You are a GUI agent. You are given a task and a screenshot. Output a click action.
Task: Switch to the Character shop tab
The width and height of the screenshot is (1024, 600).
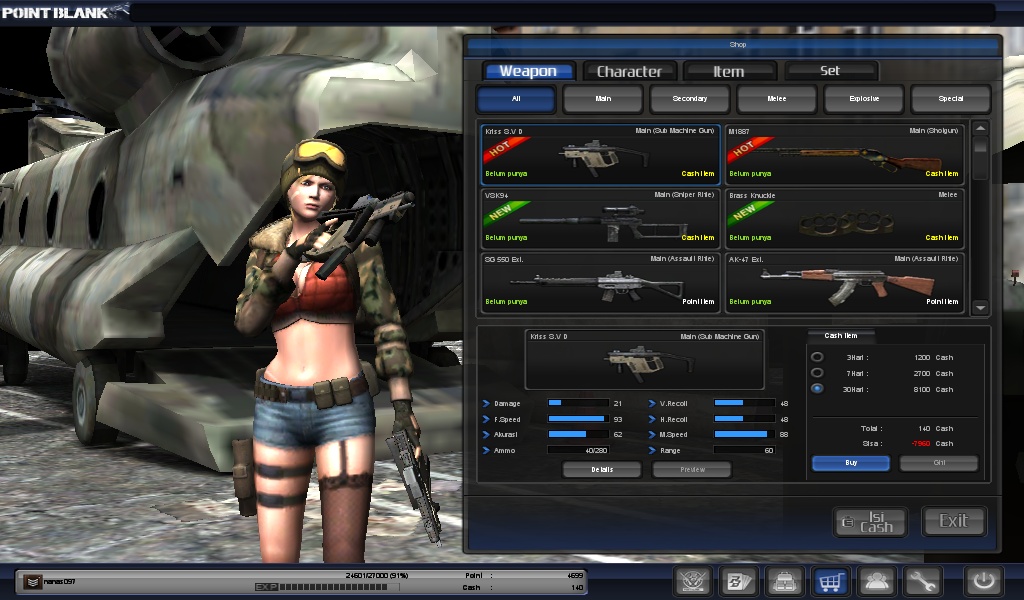(629, 71)
